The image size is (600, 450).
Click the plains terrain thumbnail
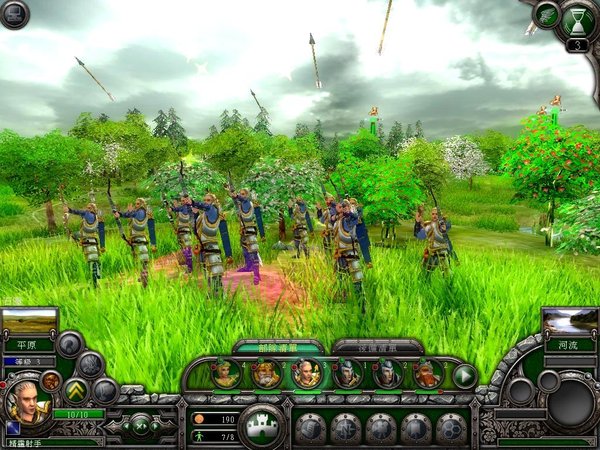pyautogui.click(x=29, y=323)
